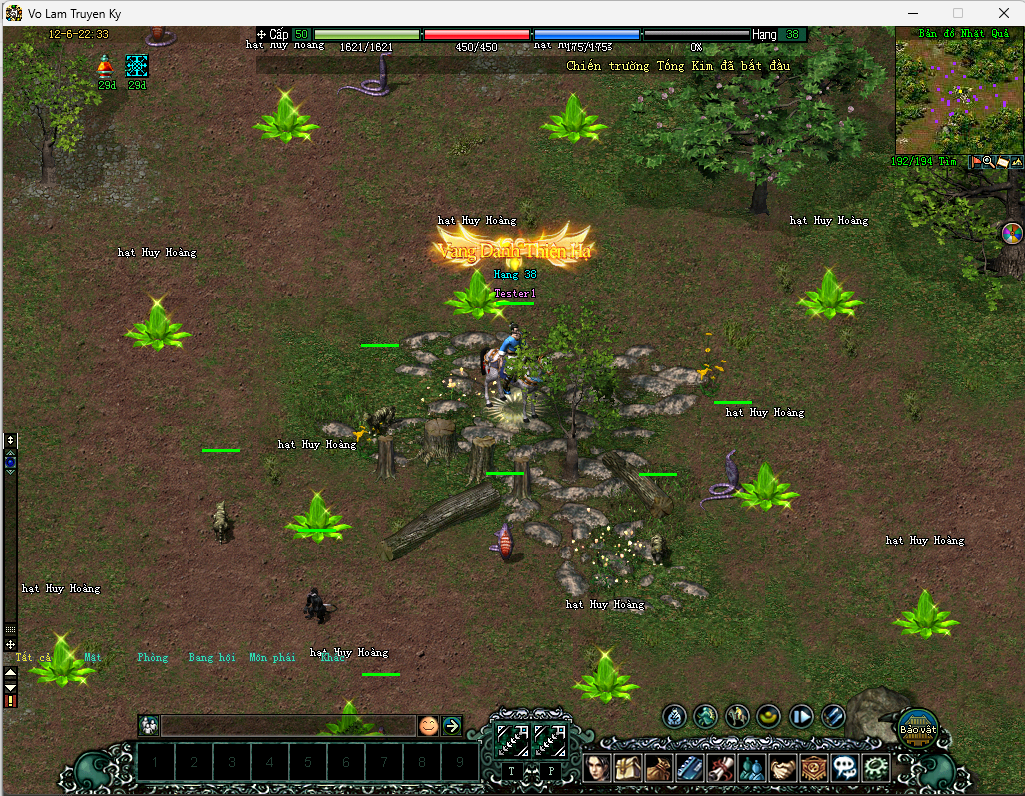Image resolution: width=1025 pixels, height=796 pixels.
Task: Click the minimap red flag button
Action: click(x=976, y=161)
